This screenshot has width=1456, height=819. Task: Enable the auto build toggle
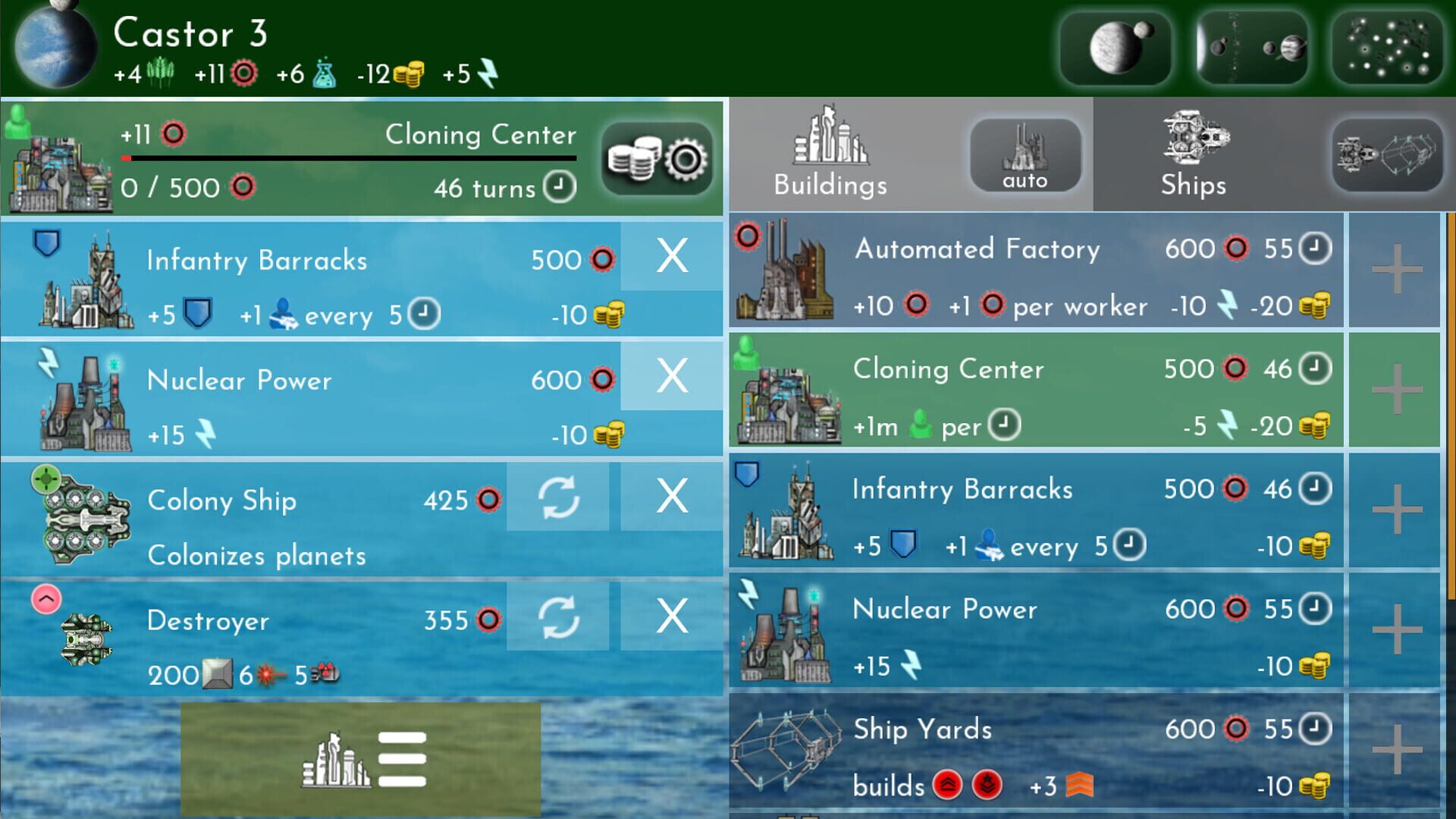coord(1025,155)
